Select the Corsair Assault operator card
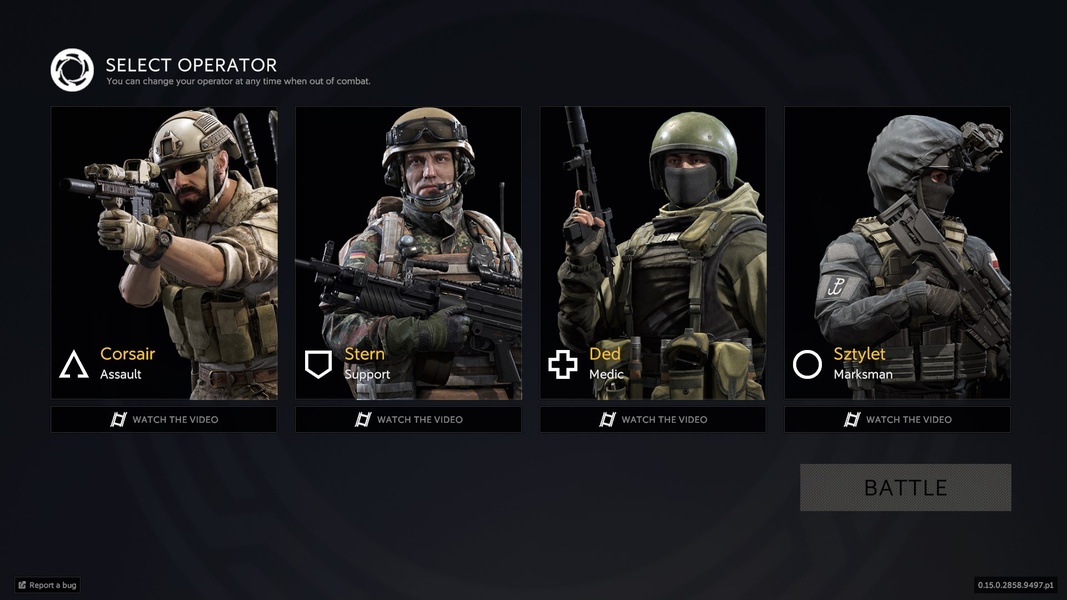This screenshot has width=1067, height=600. 164,253
